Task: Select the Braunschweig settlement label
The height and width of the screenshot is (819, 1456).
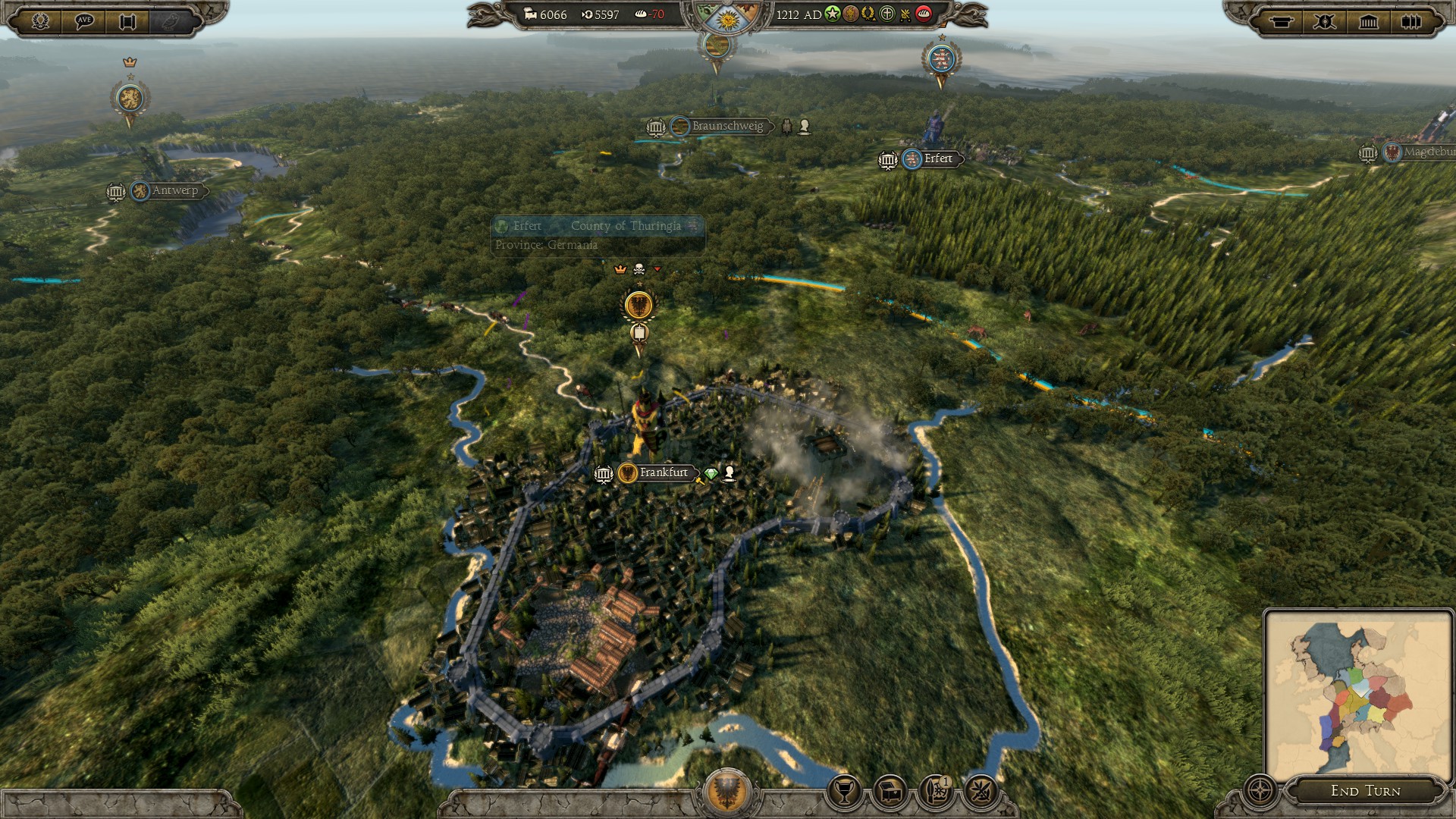Action: click(x=726, y=126)
